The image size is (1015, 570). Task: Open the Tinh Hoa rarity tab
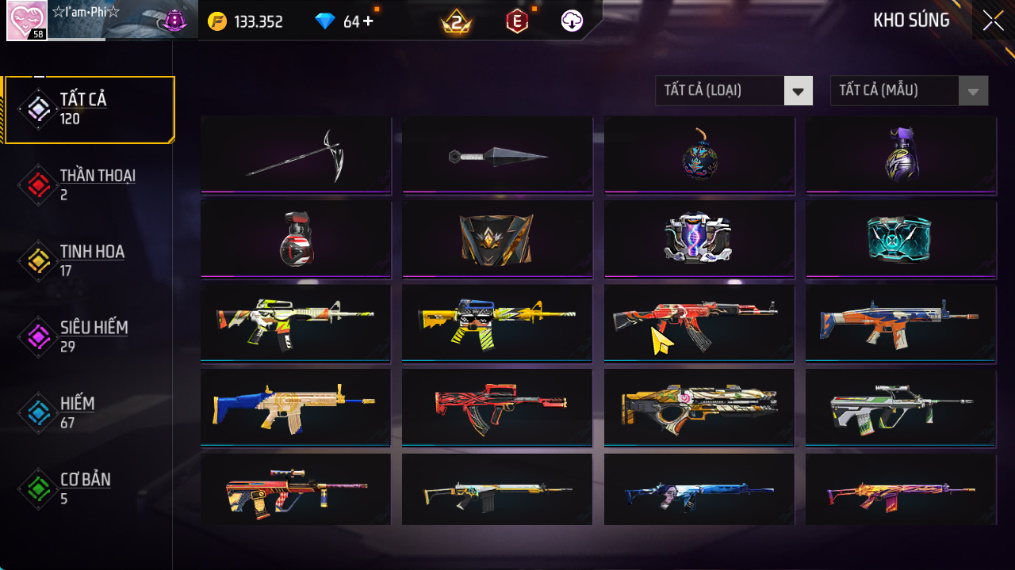[89, 260]
